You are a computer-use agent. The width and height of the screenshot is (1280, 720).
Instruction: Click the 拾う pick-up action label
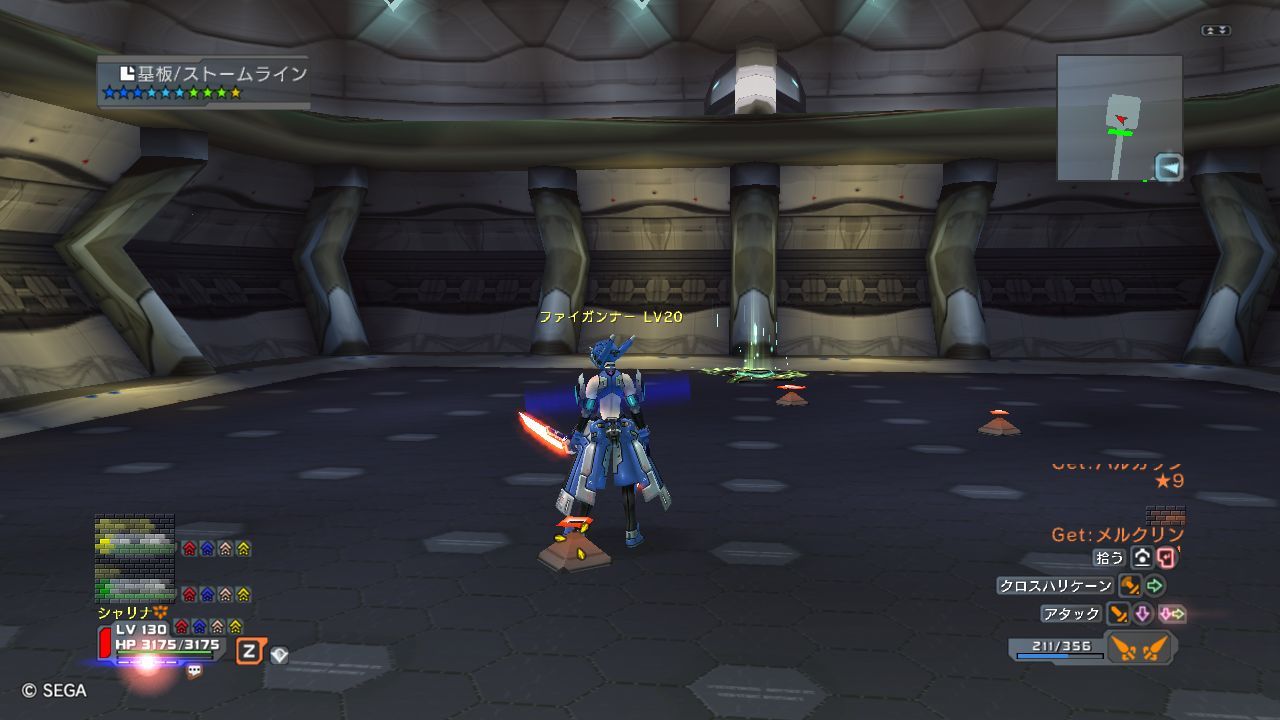[x=1110, y=558]
